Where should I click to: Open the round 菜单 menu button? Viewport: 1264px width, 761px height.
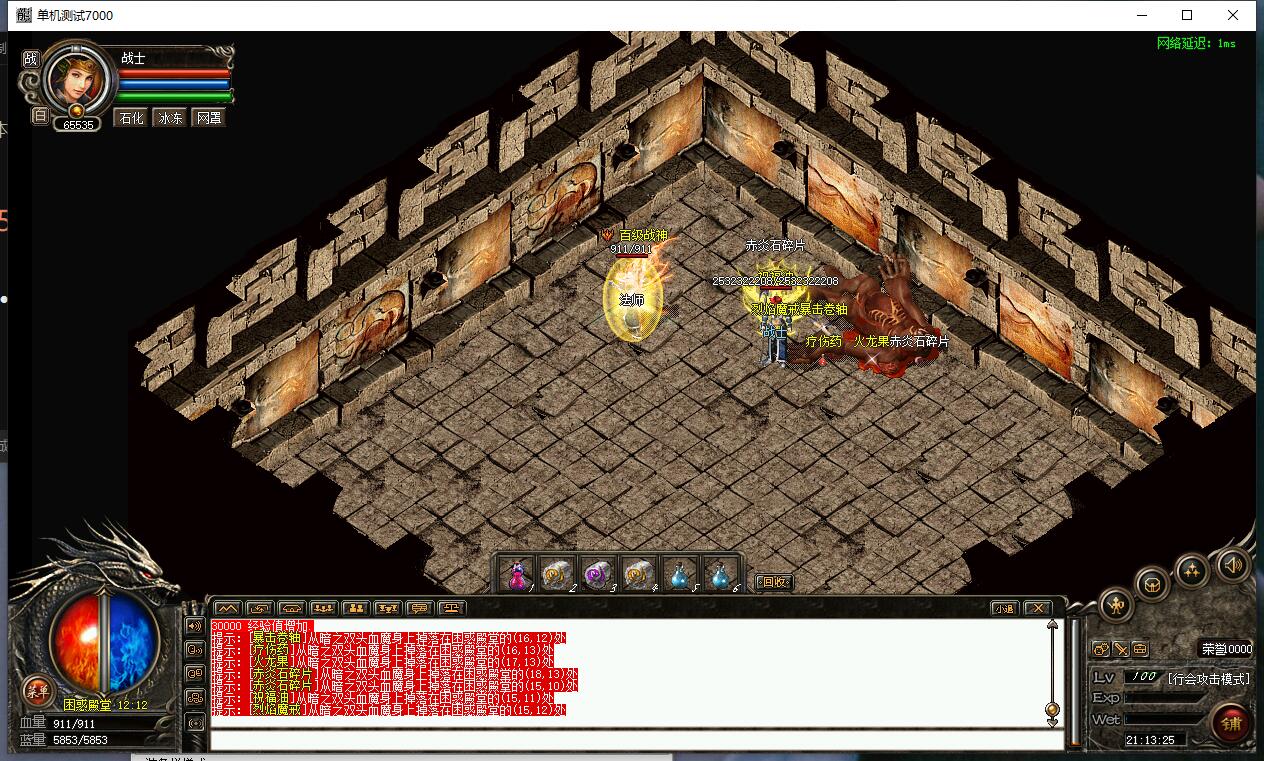coord(38,690)
